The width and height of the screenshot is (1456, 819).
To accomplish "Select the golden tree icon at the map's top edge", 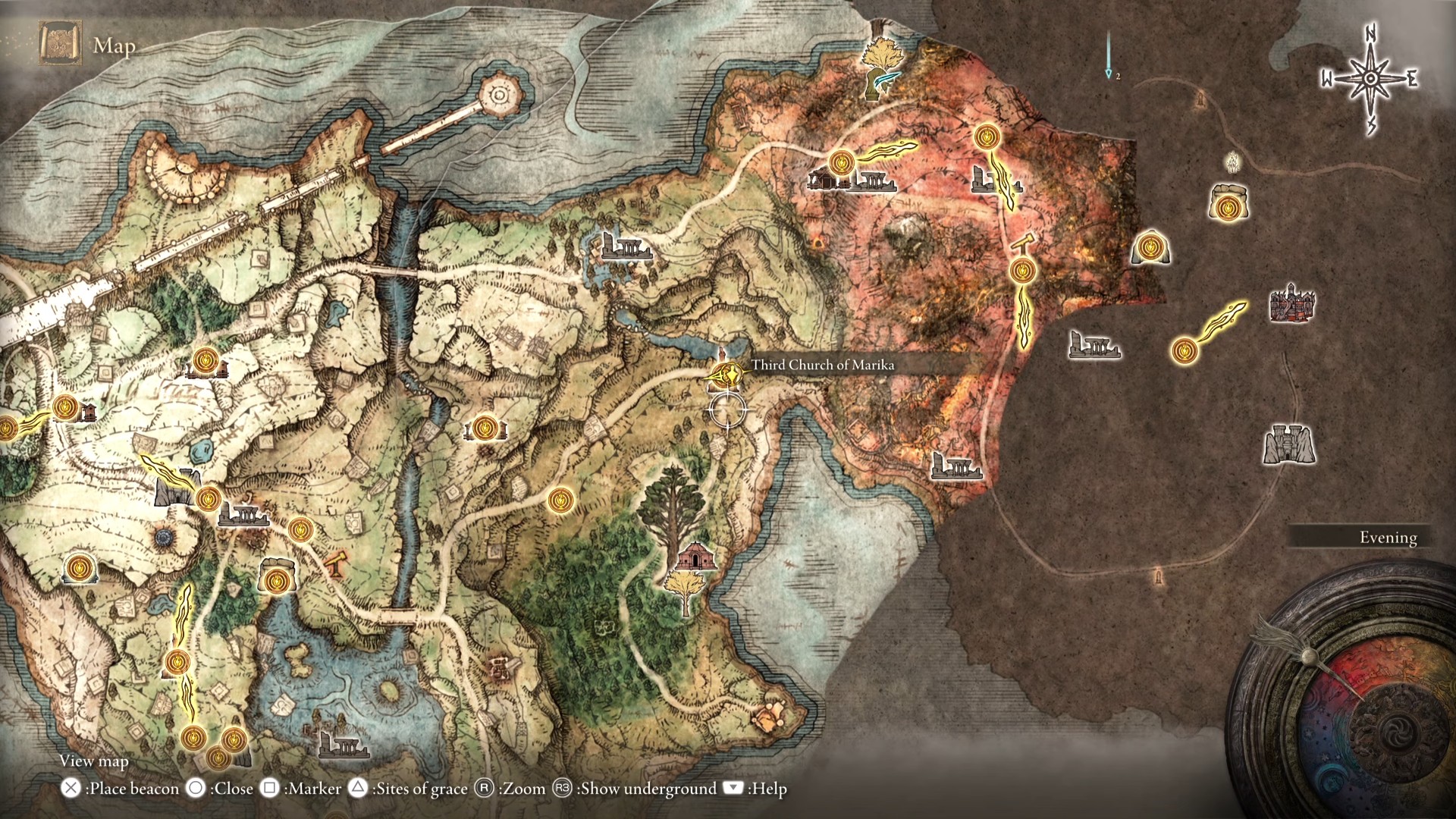I will 883,67.
